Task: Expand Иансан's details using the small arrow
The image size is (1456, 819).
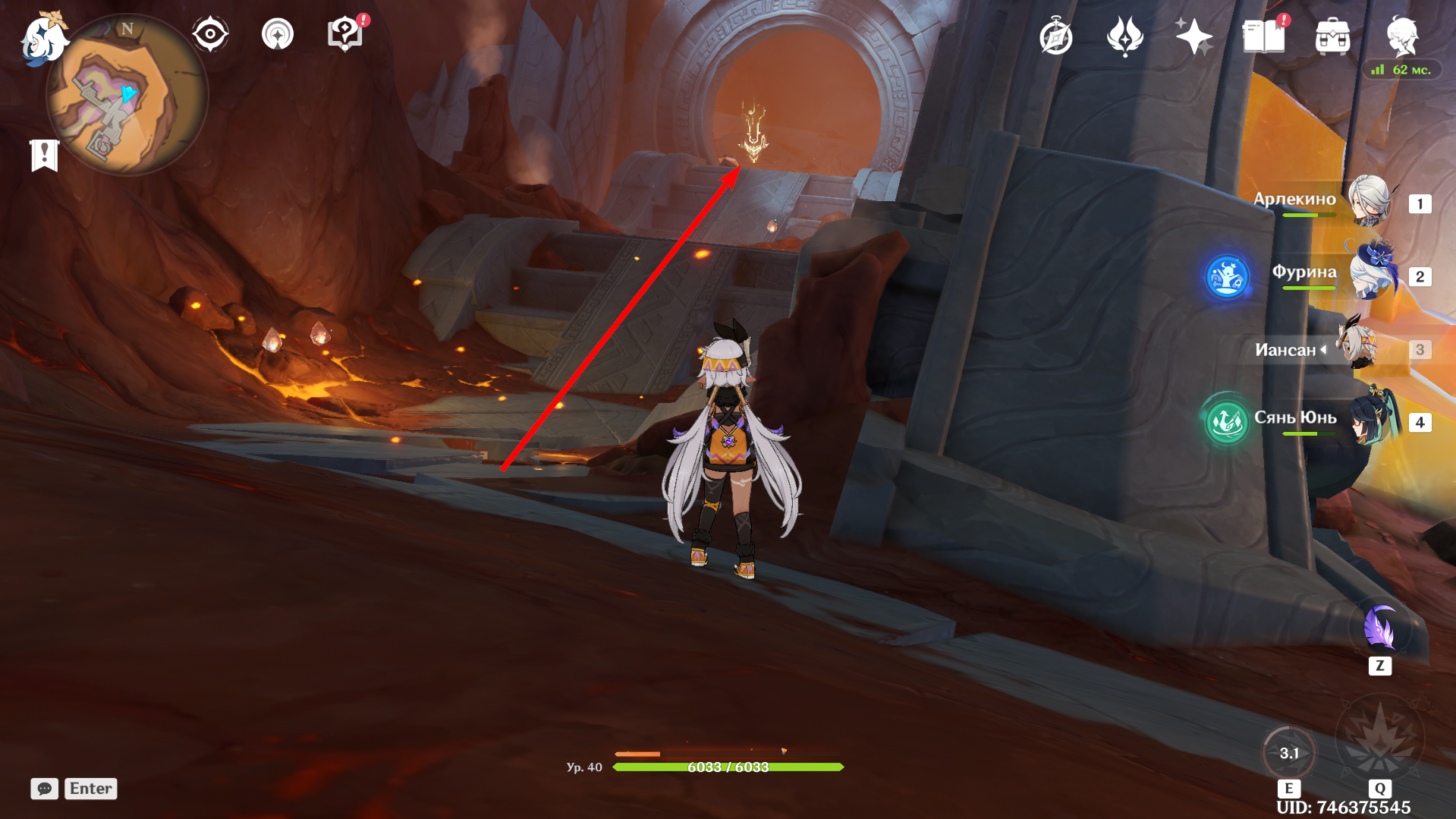Action: click(1323, 350)
